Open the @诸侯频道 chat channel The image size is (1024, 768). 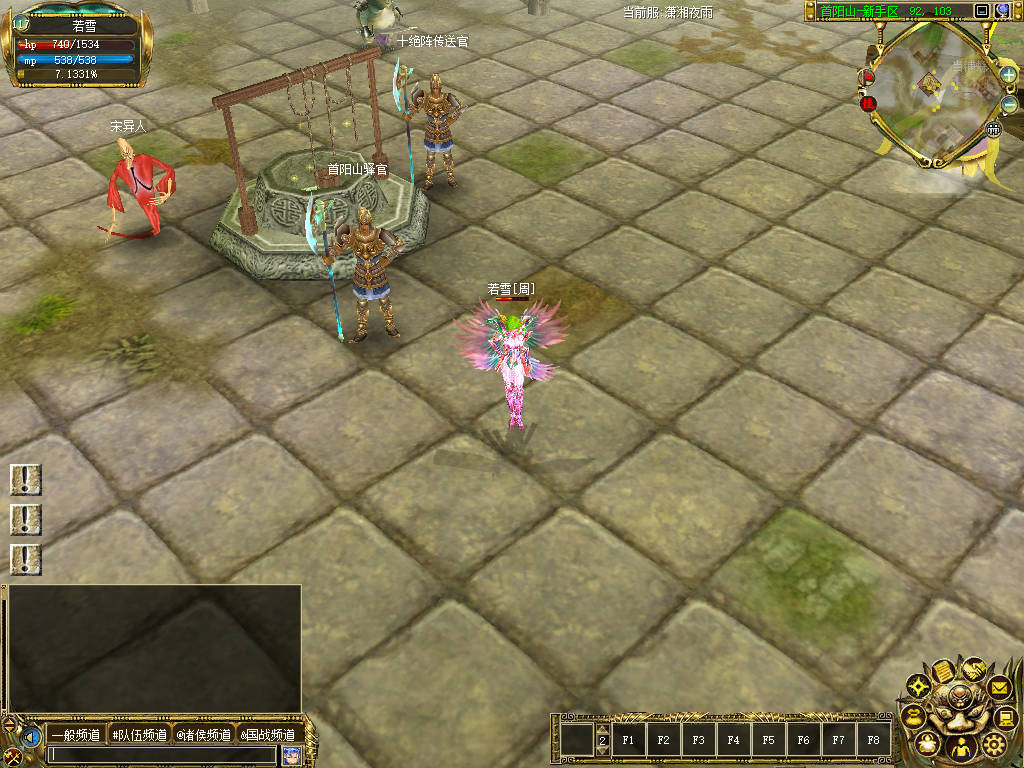coord(204,736)
